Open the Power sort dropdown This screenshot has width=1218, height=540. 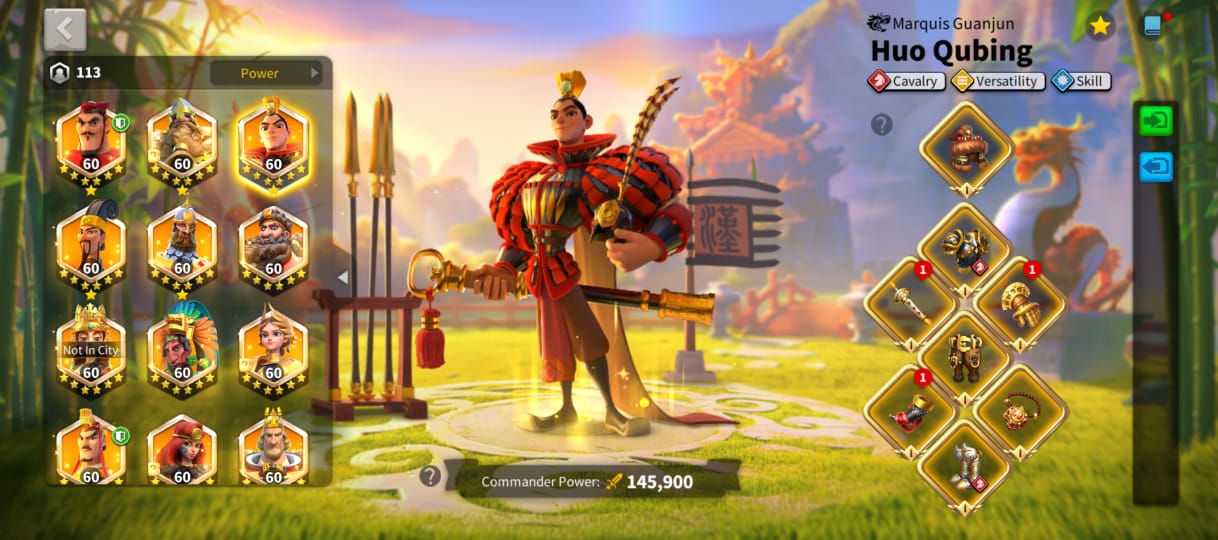[266, 73]
